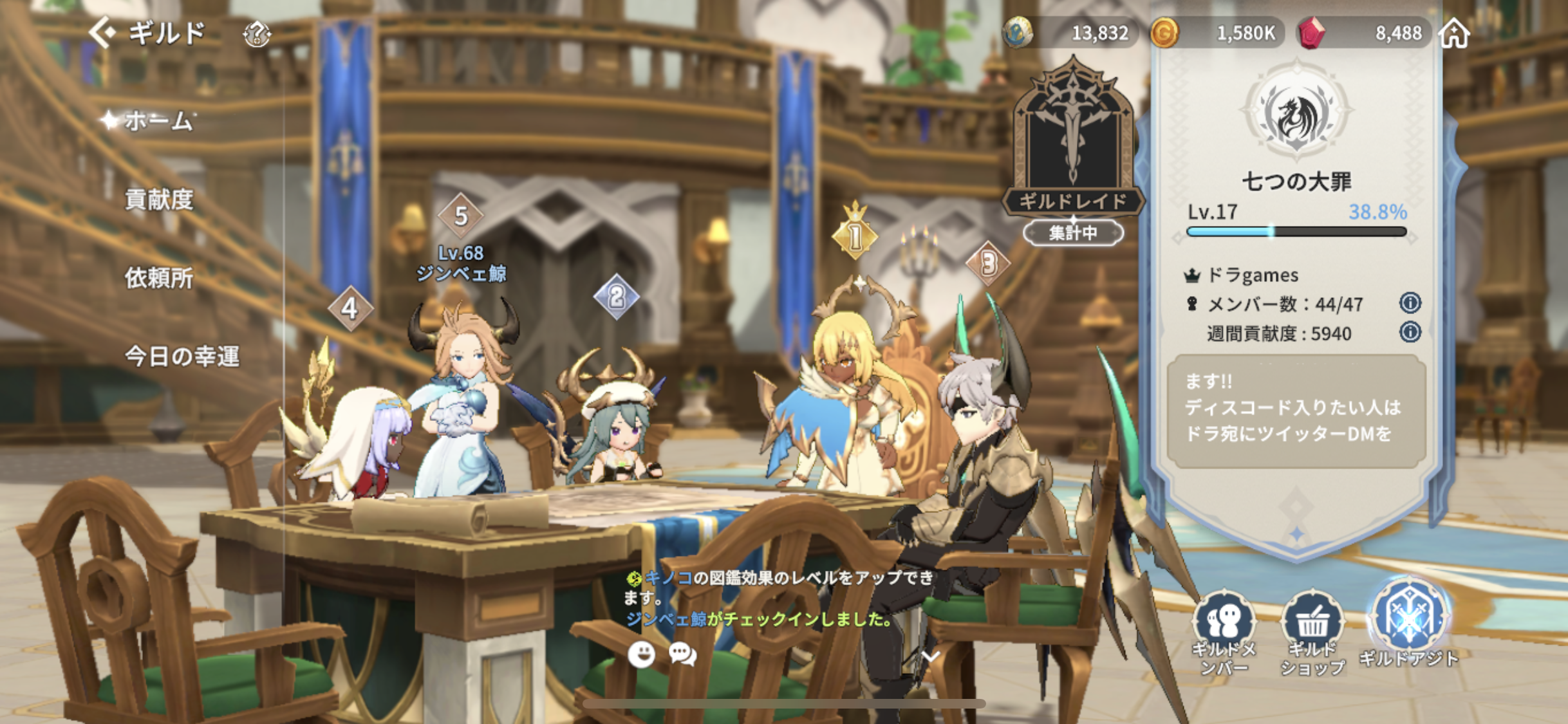Open ギルドメンバー list
The width and height of the screenshot is (1568, 724).
pos(1224,632)
